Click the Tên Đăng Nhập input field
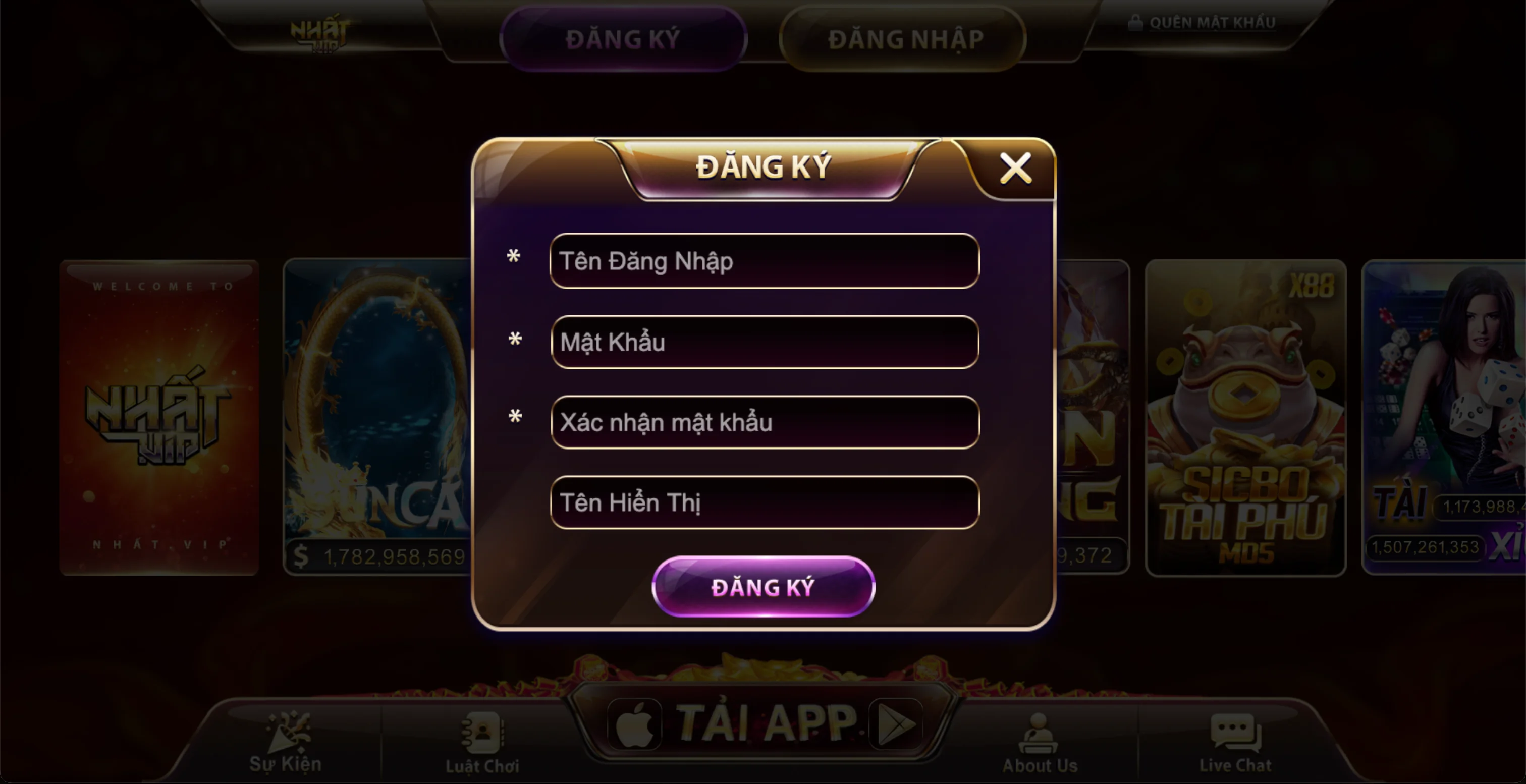The height and width of the screenshot is (784, 1526). (x=763, y=260)
